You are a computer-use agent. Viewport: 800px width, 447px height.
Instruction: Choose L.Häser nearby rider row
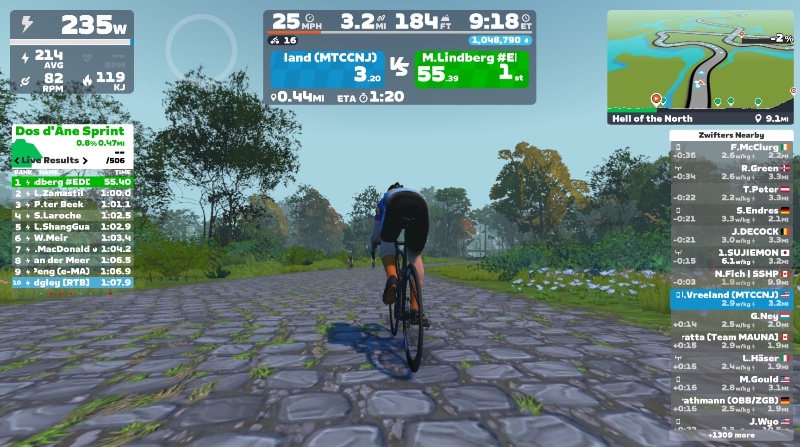pyautogui.click(x=731, y=362)
